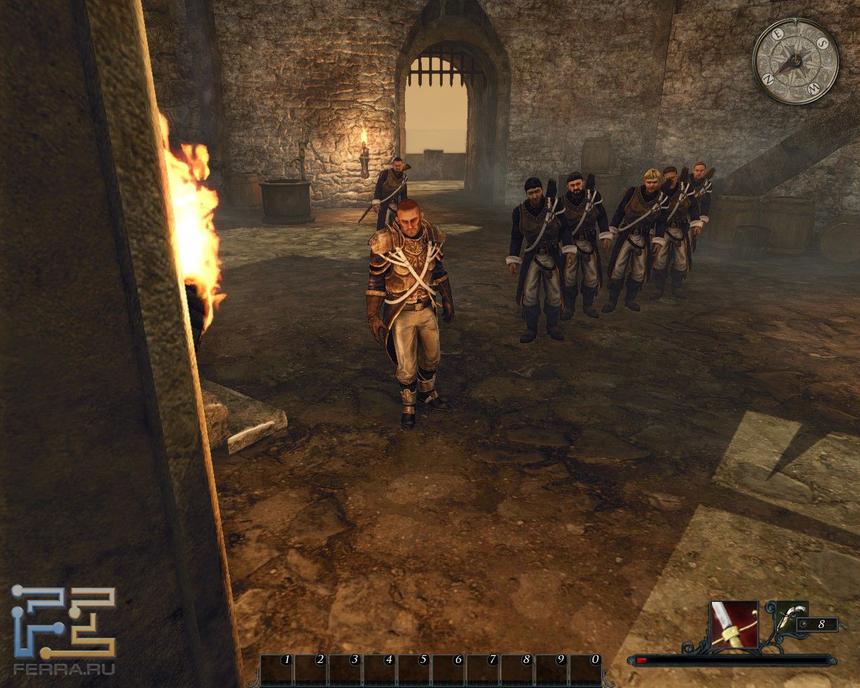This screenshot has height=688, width=860.
Task: Click the compass in the corner
Action: (795, 61)
